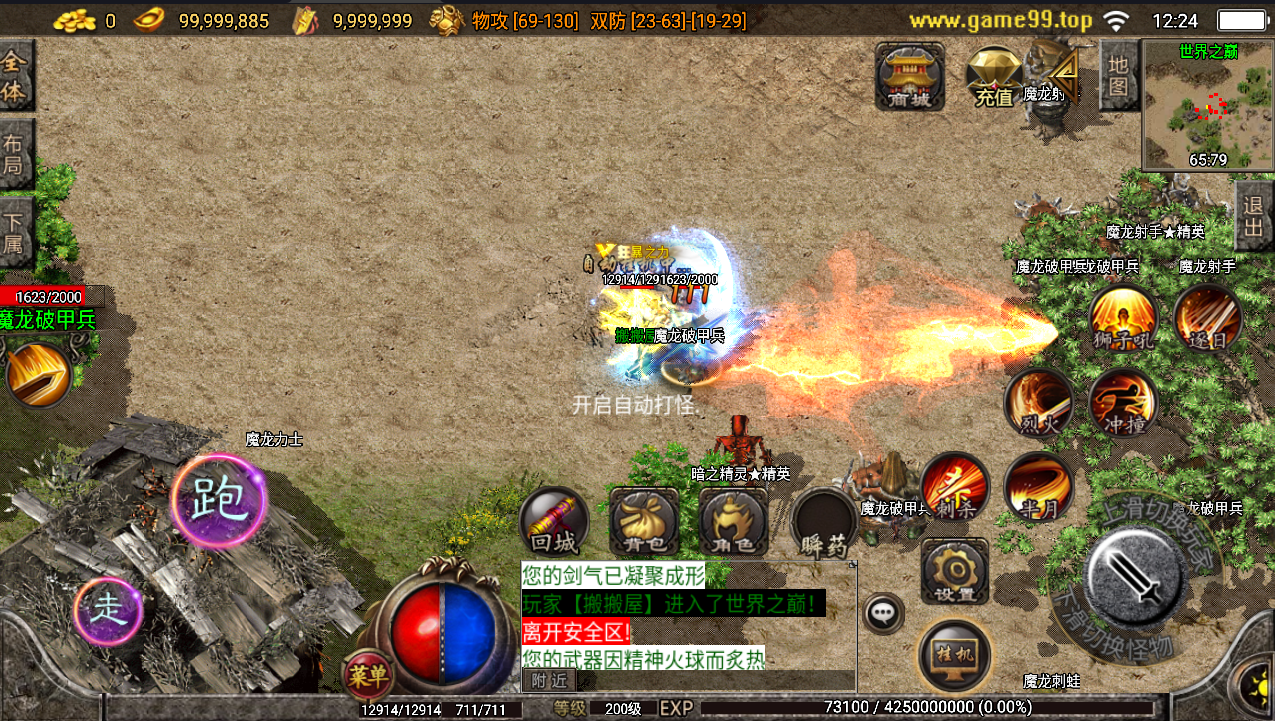Open the 设置 settings gear

(955, 572)
